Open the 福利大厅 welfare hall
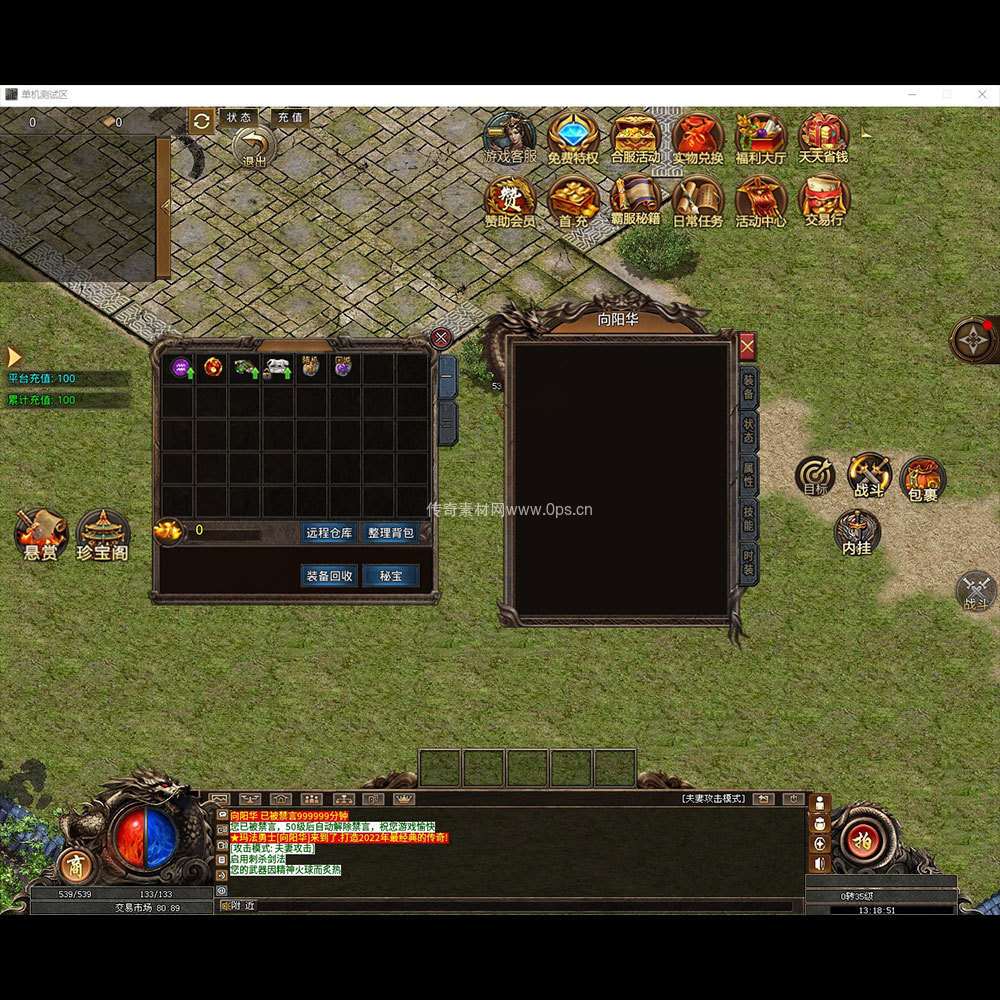Viewport: 1000px width, 1000px height. point(760,136)
